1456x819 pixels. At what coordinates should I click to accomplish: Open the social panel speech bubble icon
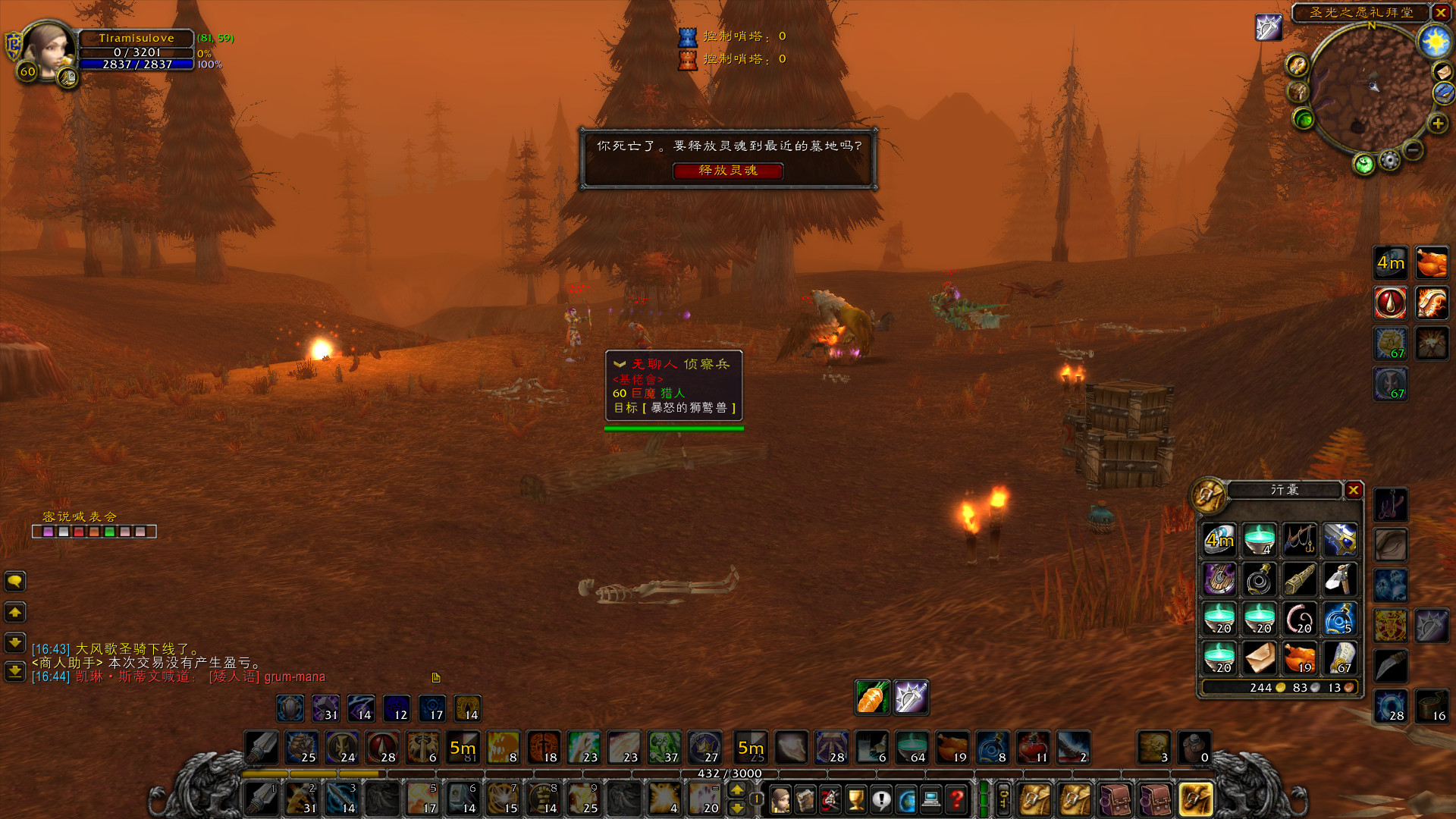[881, 799]
